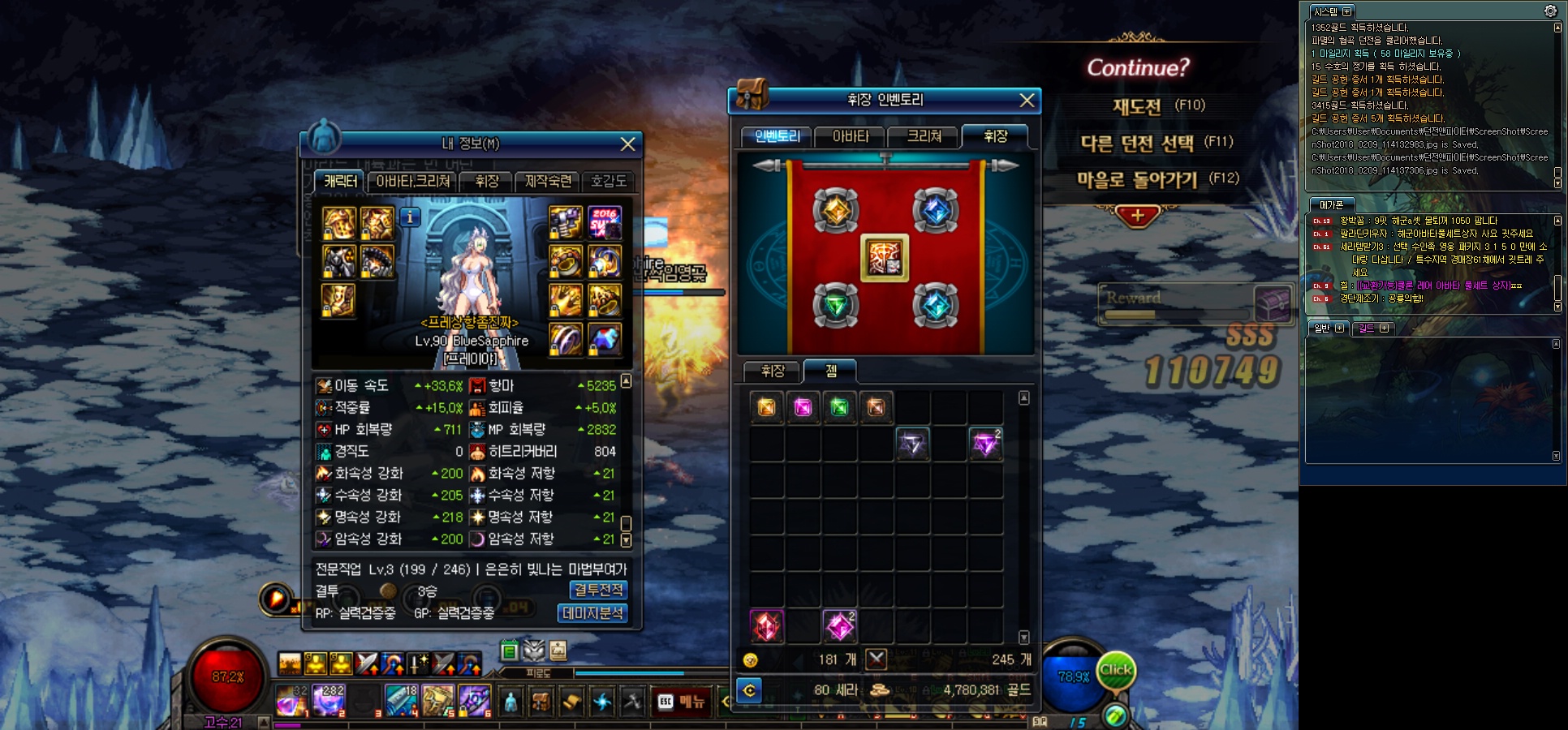Close the My Info character window
1568x730 pixels.
tap(627, 144)
